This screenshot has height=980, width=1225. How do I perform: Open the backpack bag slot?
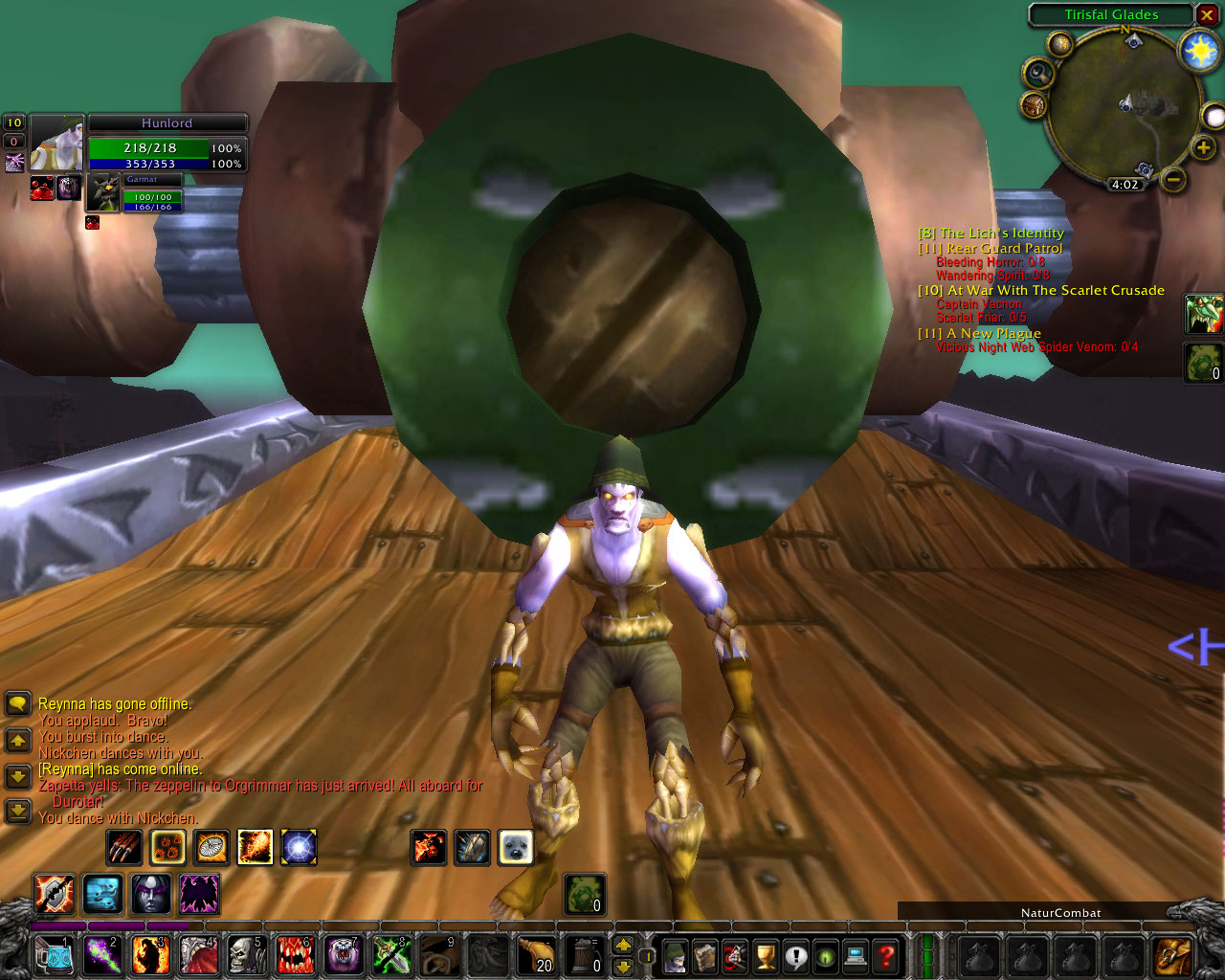(x=1173, y=955)
